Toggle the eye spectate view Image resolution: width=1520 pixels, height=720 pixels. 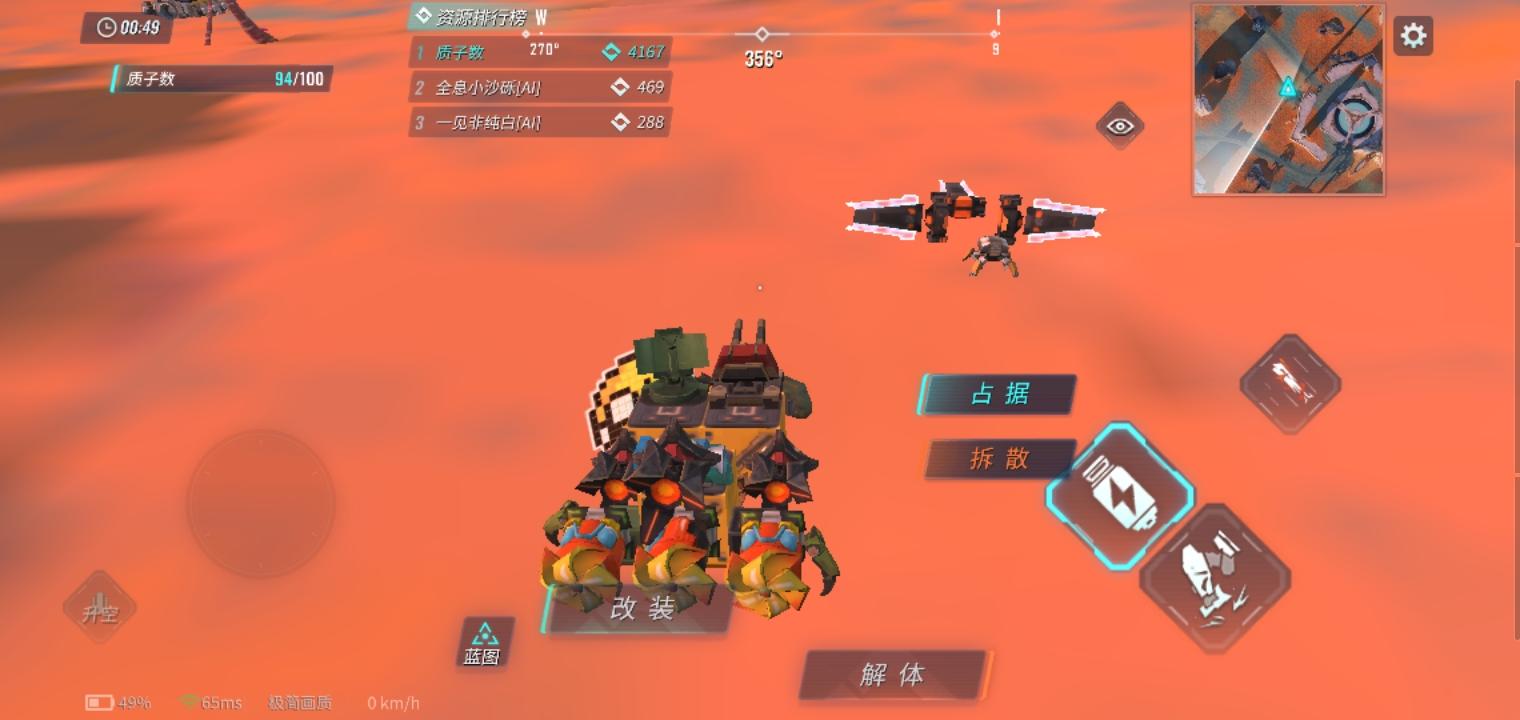tap(1119, 127)
